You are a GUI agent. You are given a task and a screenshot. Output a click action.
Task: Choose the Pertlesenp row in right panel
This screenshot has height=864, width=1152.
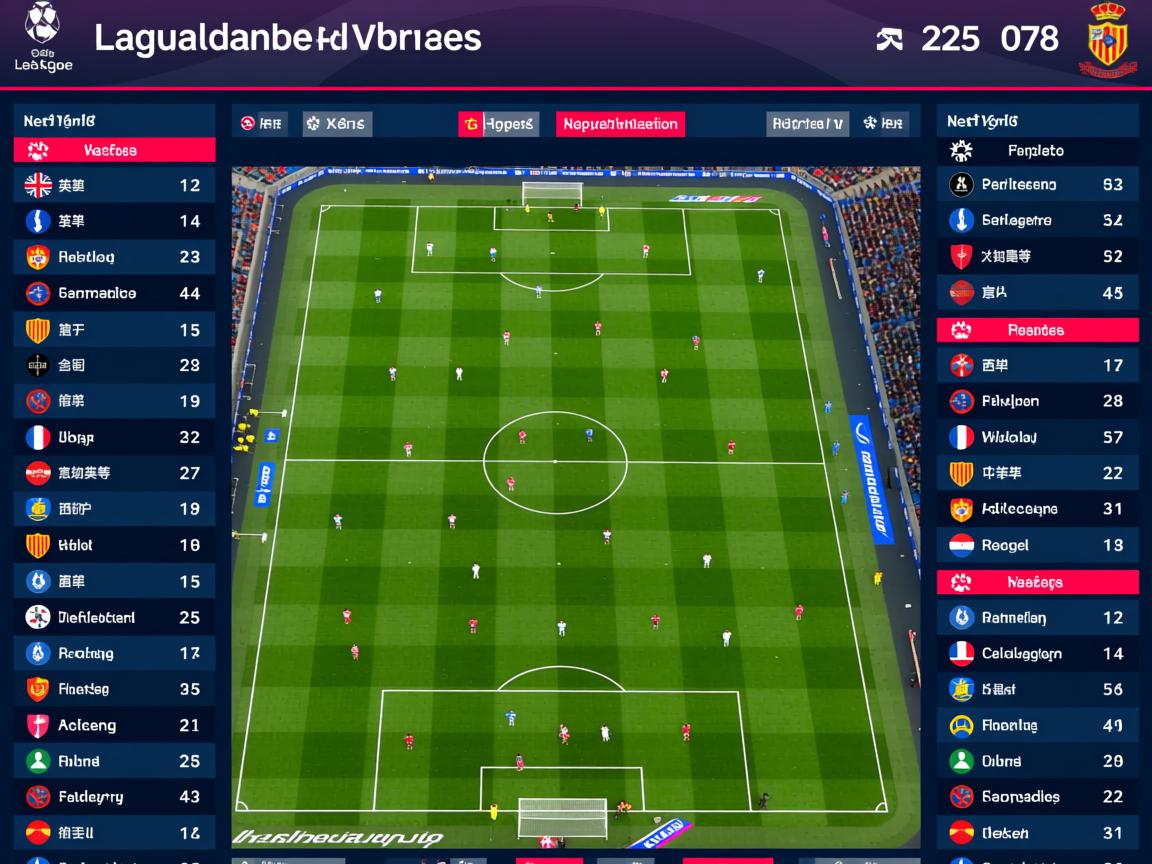pos(1037,184)
